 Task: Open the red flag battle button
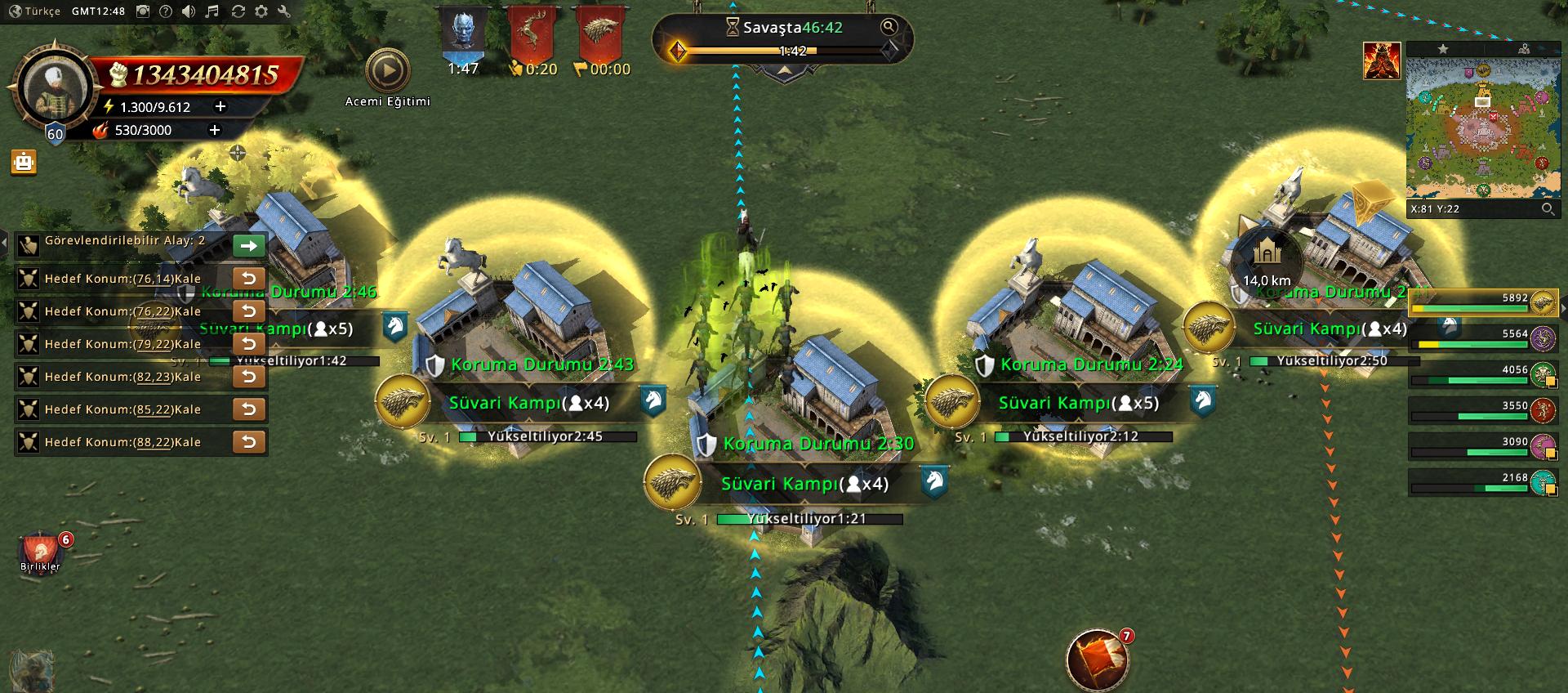pos(1098,660)
